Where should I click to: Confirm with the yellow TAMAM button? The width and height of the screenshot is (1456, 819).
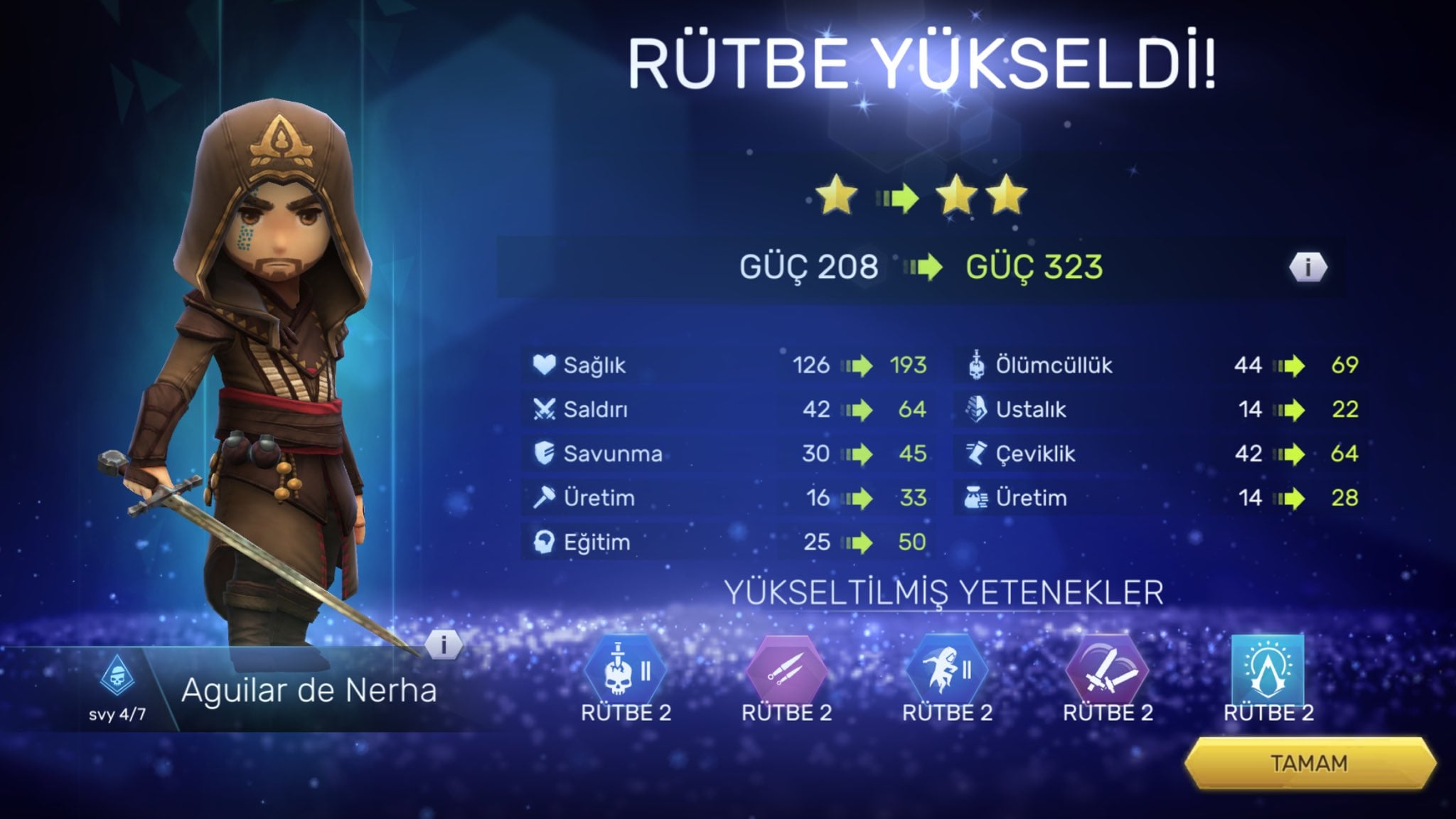(1309, 764)
